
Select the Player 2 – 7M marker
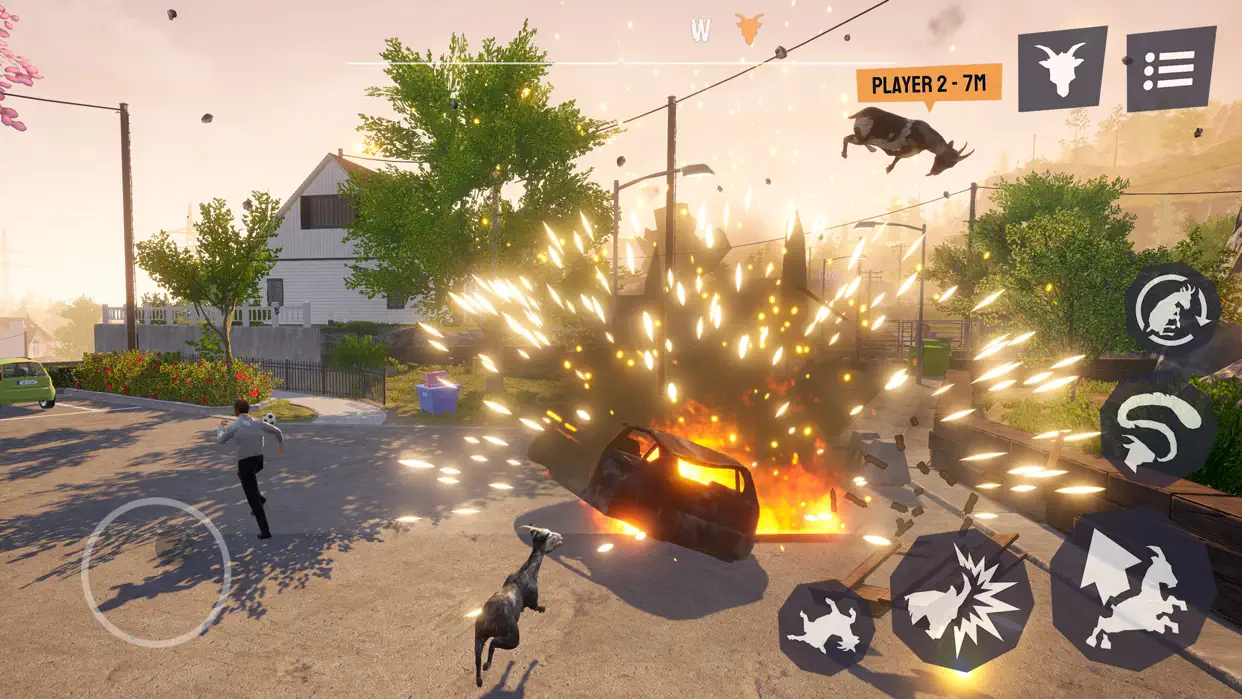pyautogui.click(x=929, y=84)
